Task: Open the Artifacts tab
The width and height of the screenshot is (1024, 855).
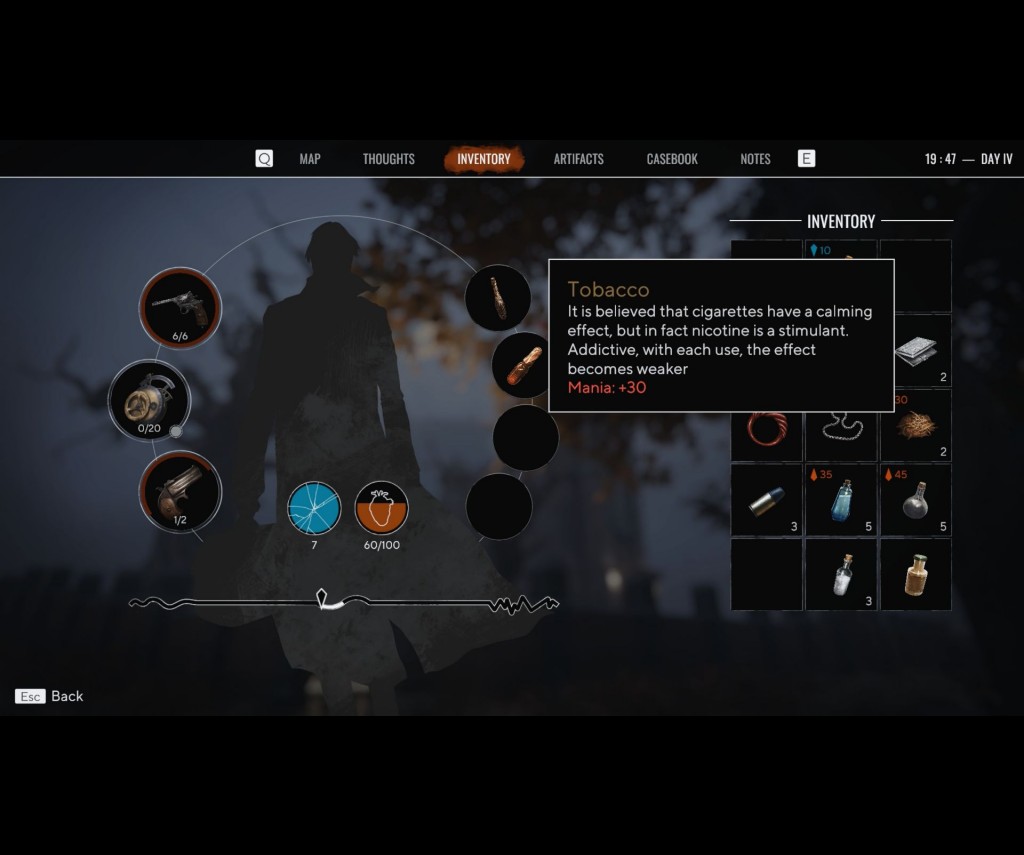Action: 579,159
